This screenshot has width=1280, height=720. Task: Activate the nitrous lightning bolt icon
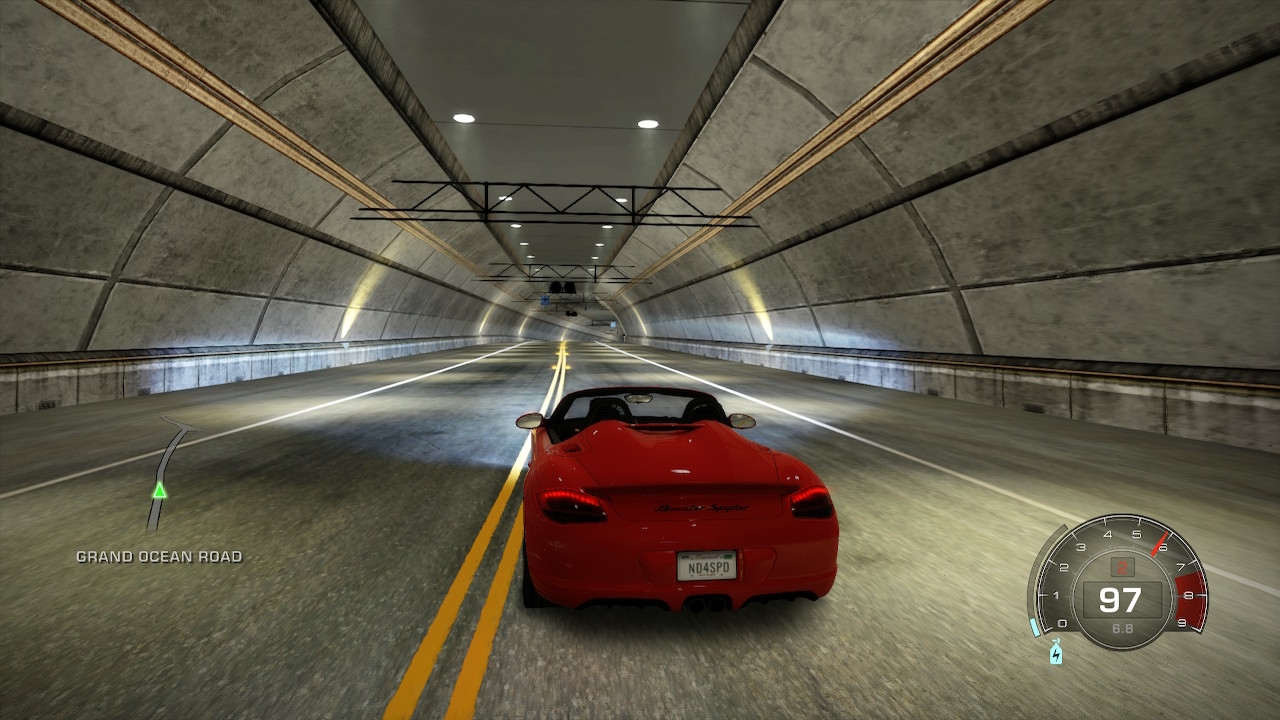1056,654
